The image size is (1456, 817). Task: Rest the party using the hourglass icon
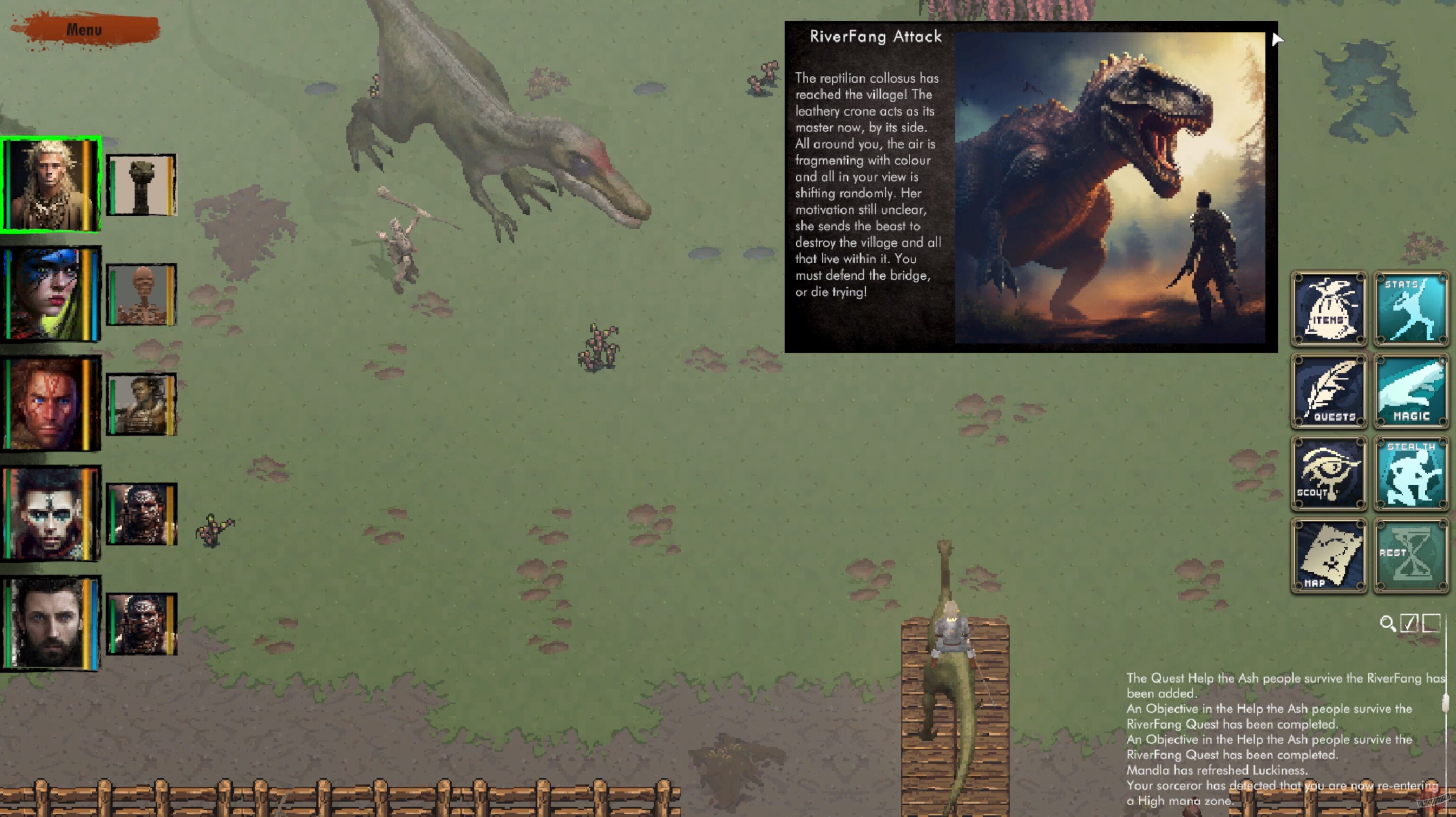click(x=1410, y=556)
